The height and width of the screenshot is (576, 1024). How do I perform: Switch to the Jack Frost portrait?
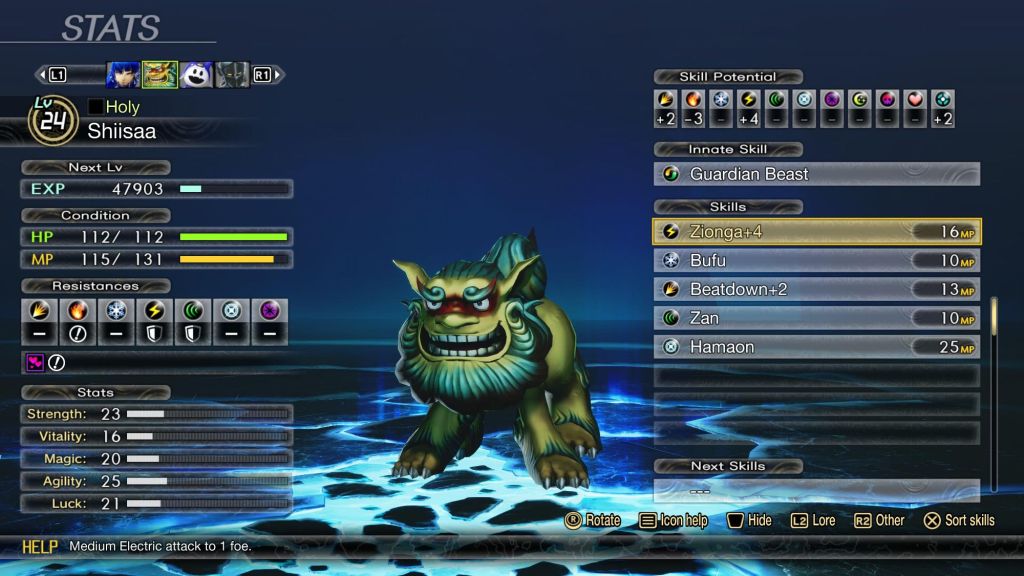196,75
